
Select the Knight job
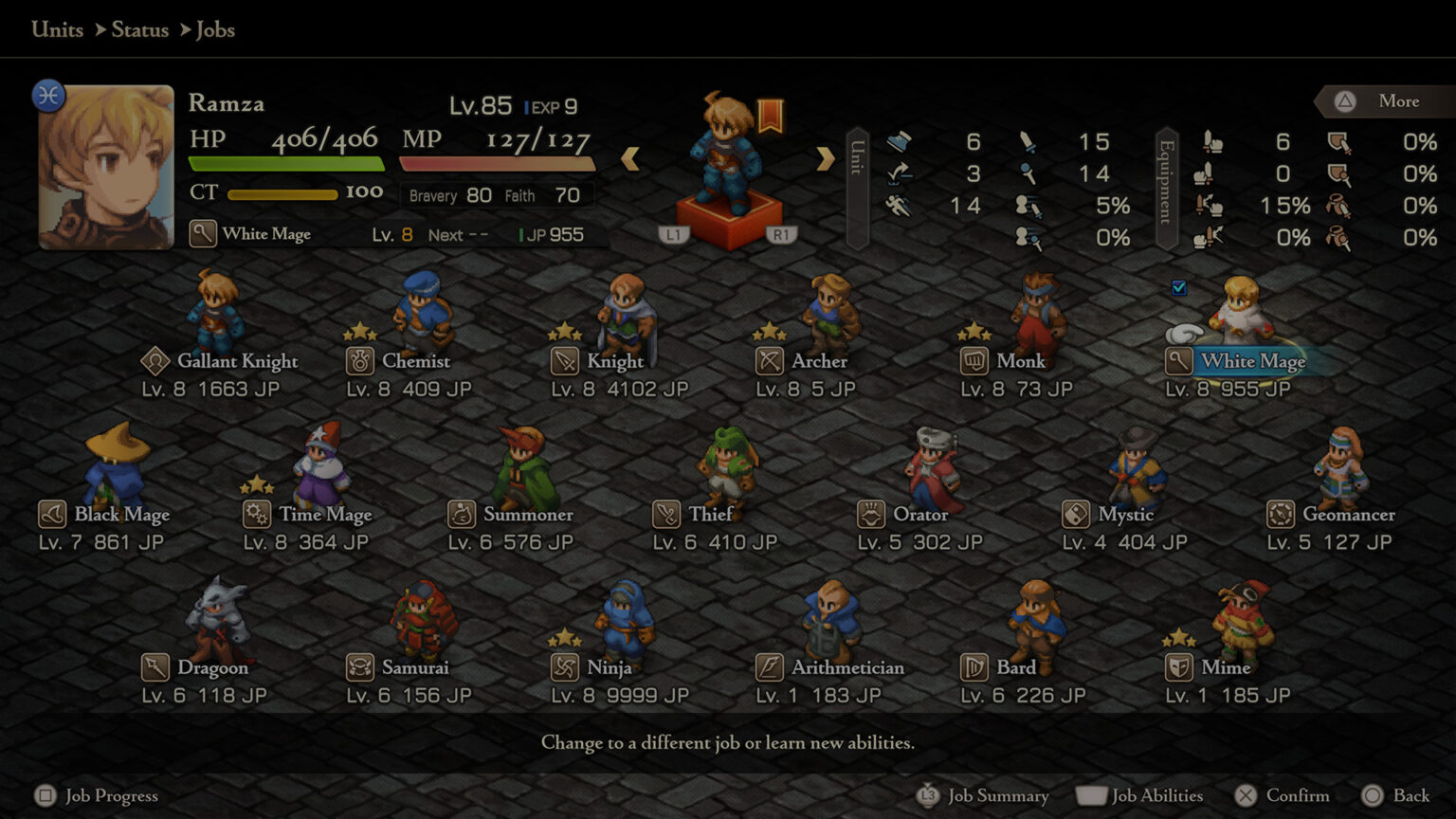pos(614,361)
